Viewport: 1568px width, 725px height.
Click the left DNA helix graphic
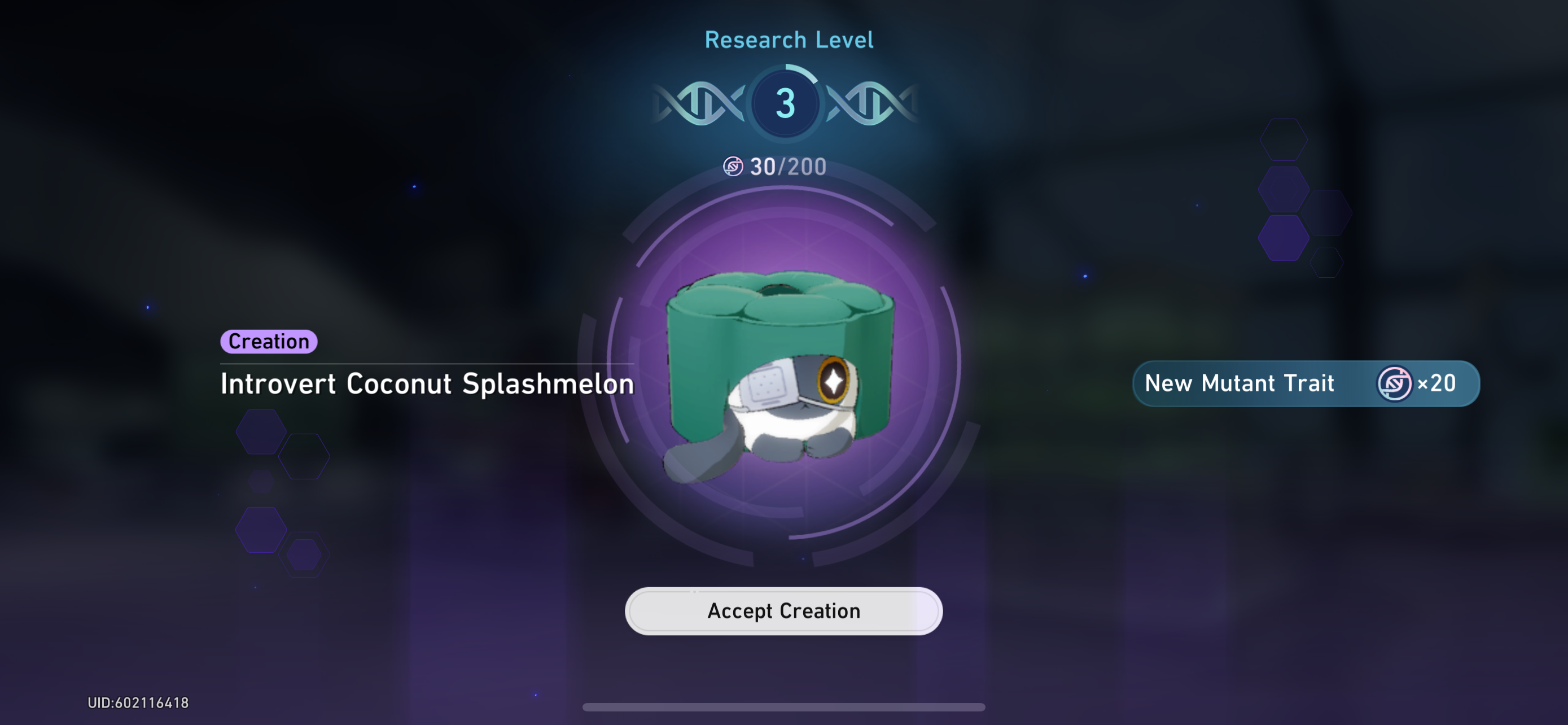[x=700, y=102]
